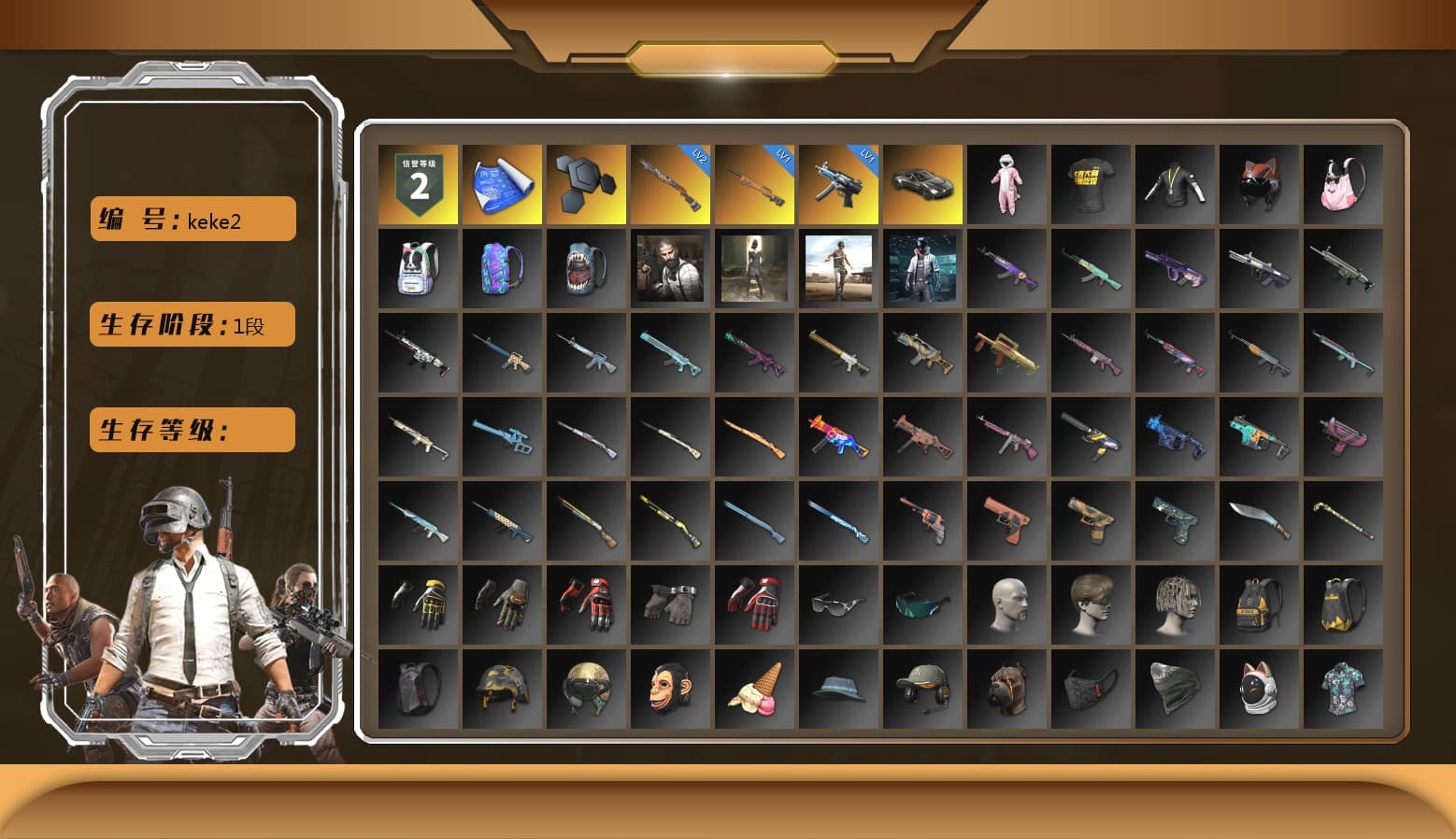Click the 编号 keke2 label
Viewport: 1456px width, 839px height.
(192, 217)
